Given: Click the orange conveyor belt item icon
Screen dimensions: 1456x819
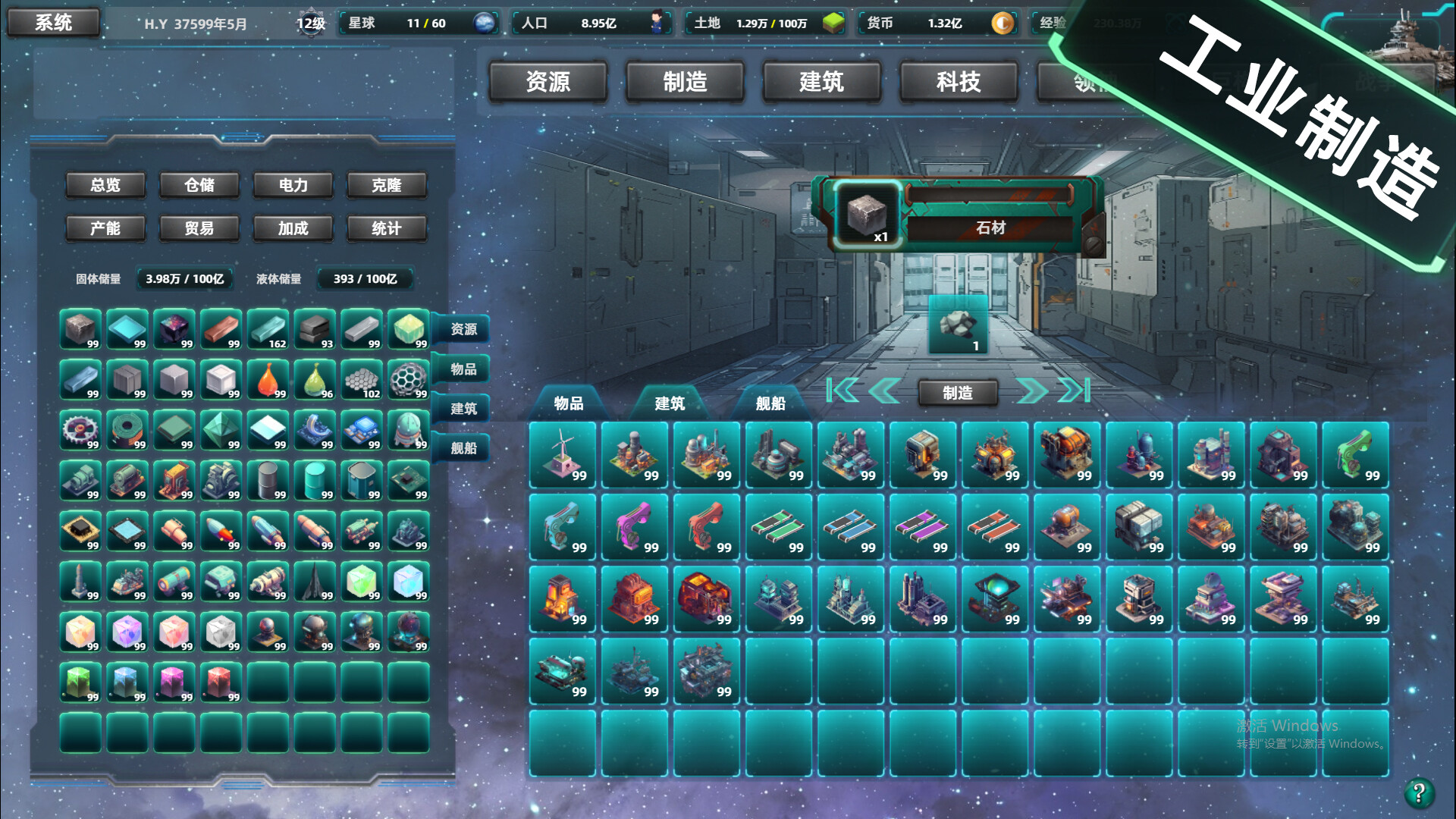Looking at the screenshot, I should click(x=994, y=527).
